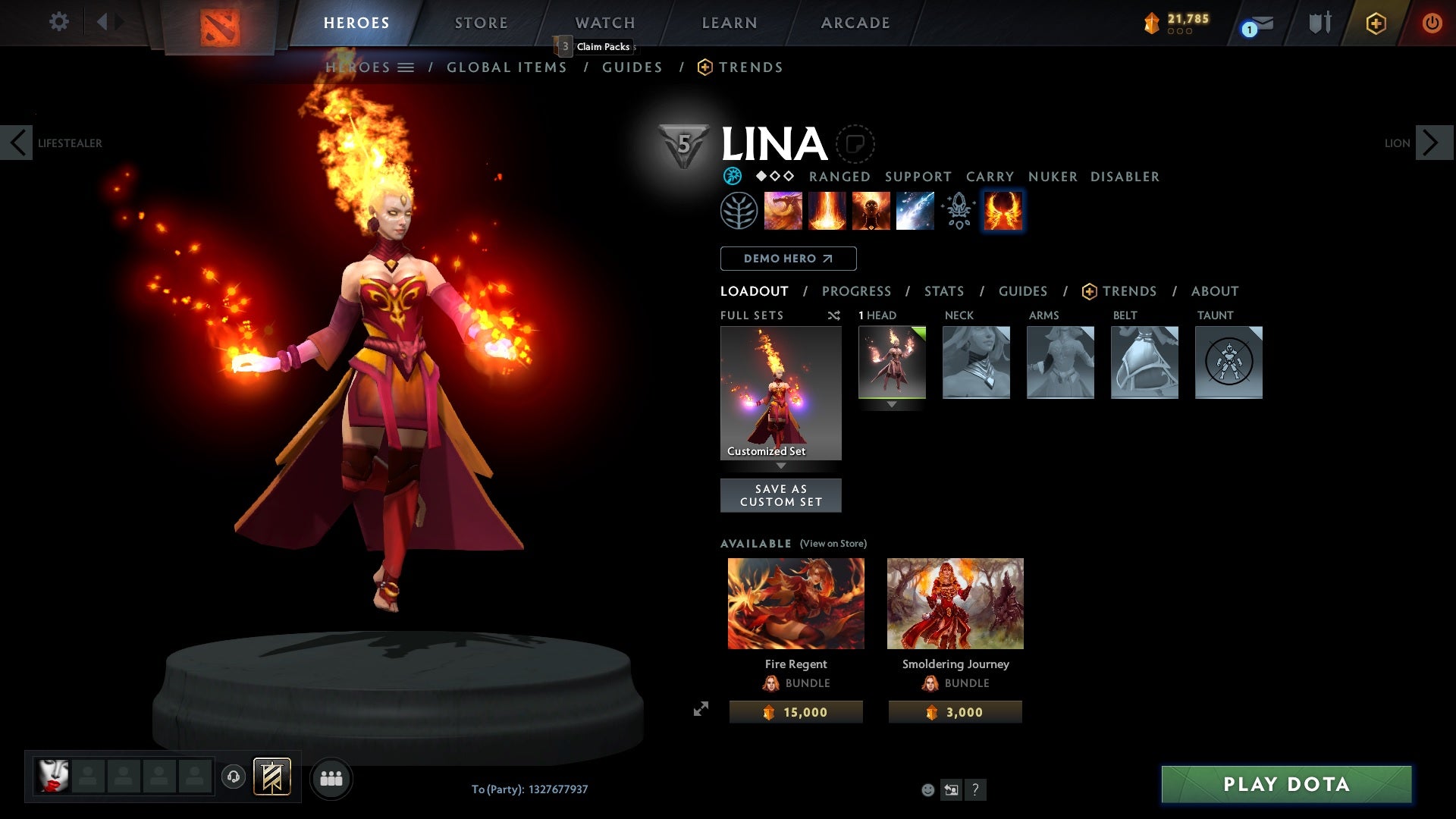Click the PLAY DOTA button
The width and height of the screenshot is (1456, 819).
pyautogui.click(x=1286, y=784)
